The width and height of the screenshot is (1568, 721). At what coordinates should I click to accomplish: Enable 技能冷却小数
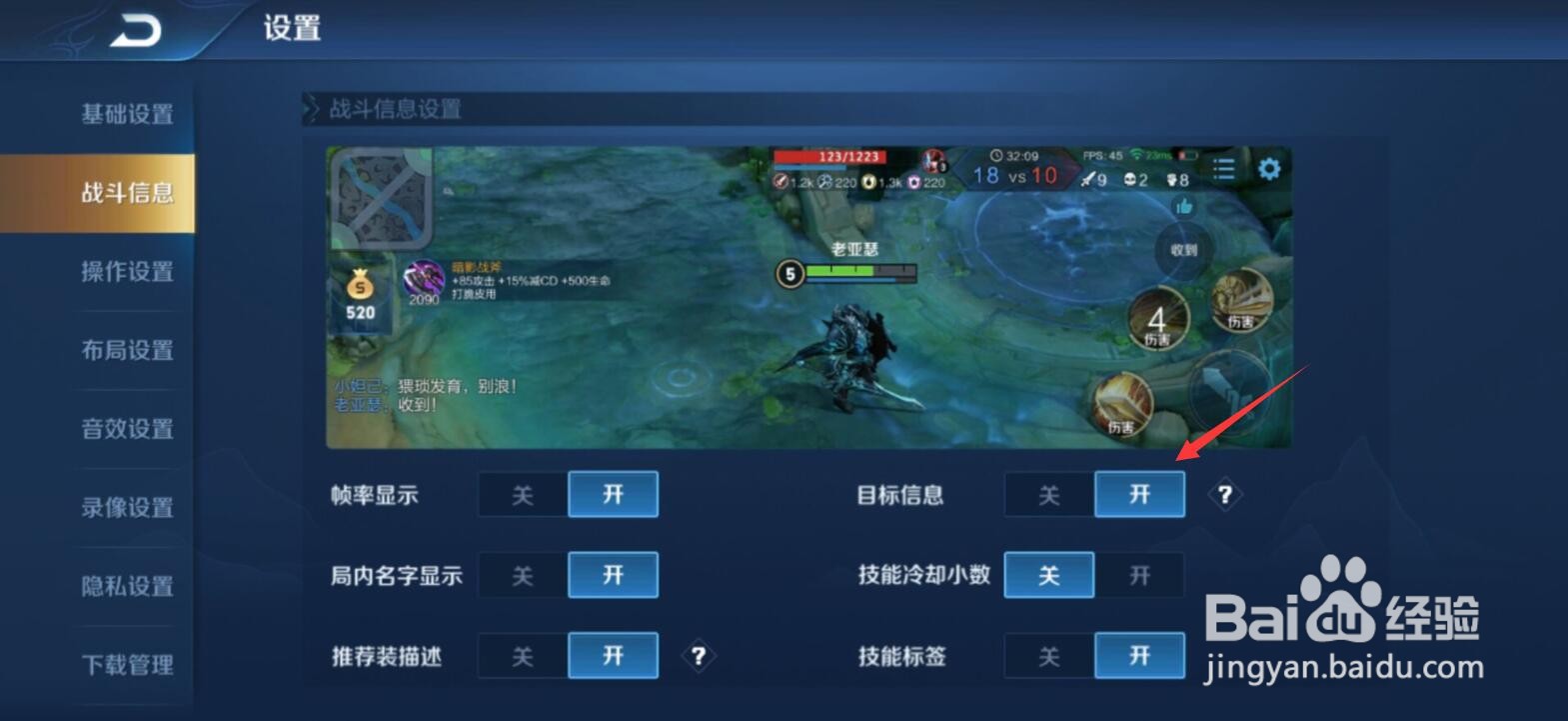click(x=1139, y=575)
